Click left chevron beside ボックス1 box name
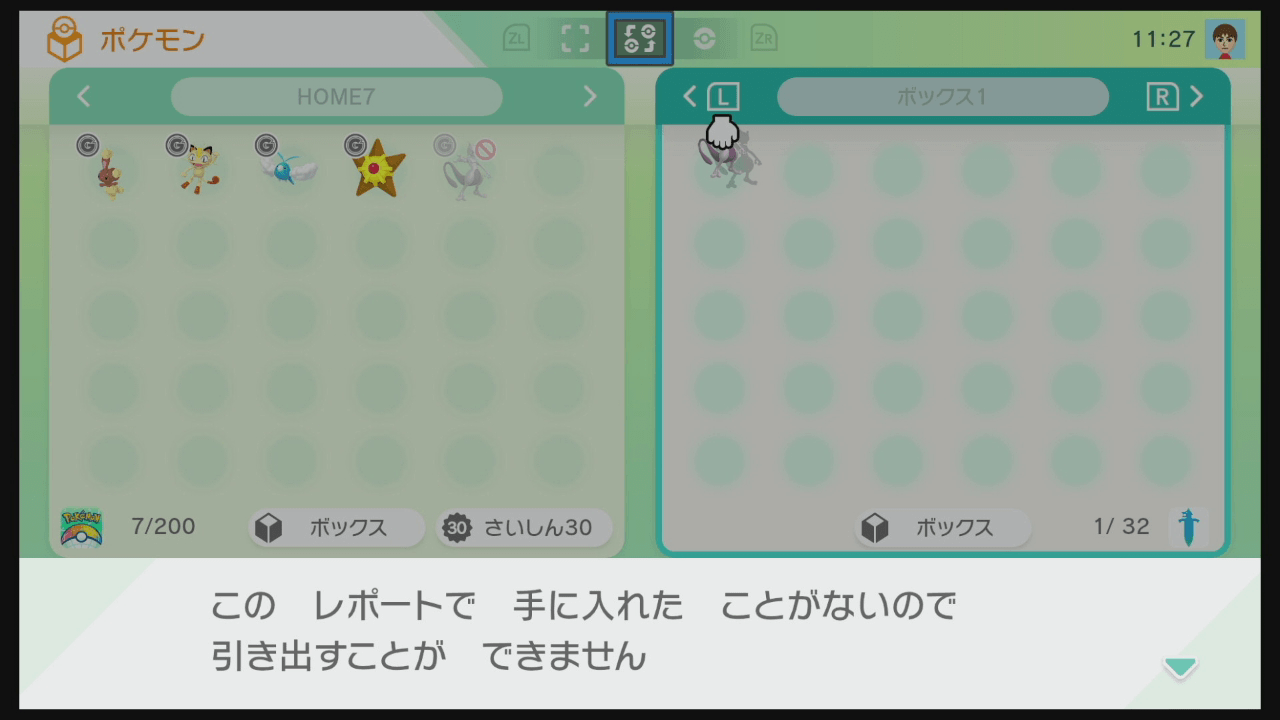Image resolution: width=1280 pixels, height=720 pixels. 689,96
